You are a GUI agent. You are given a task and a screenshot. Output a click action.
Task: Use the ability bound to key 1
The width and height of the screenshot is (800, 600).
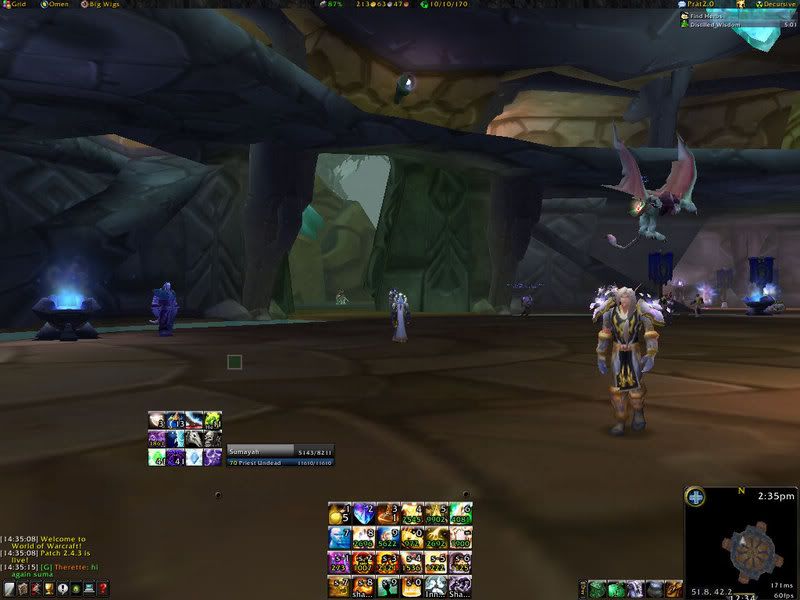339,514
